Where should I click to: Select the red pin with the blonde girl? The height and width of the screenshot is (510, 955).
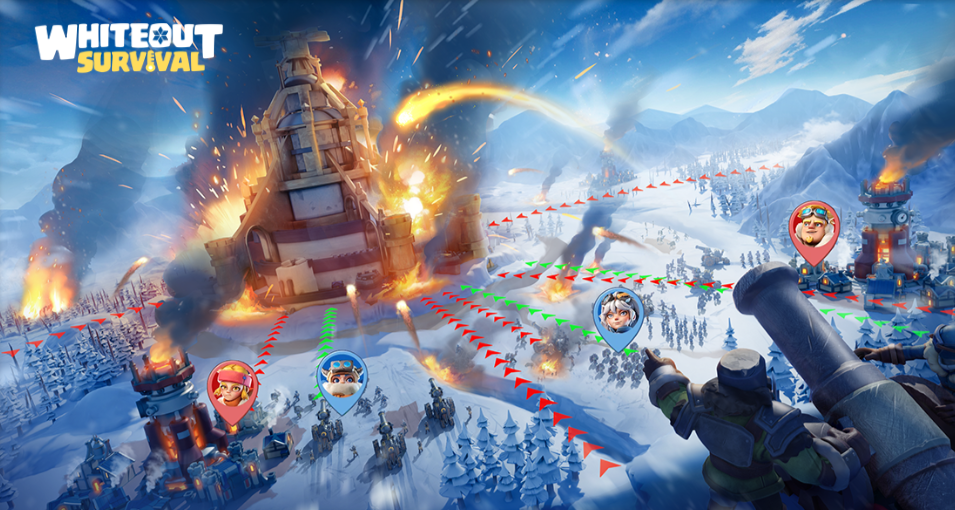coord(232,388)
